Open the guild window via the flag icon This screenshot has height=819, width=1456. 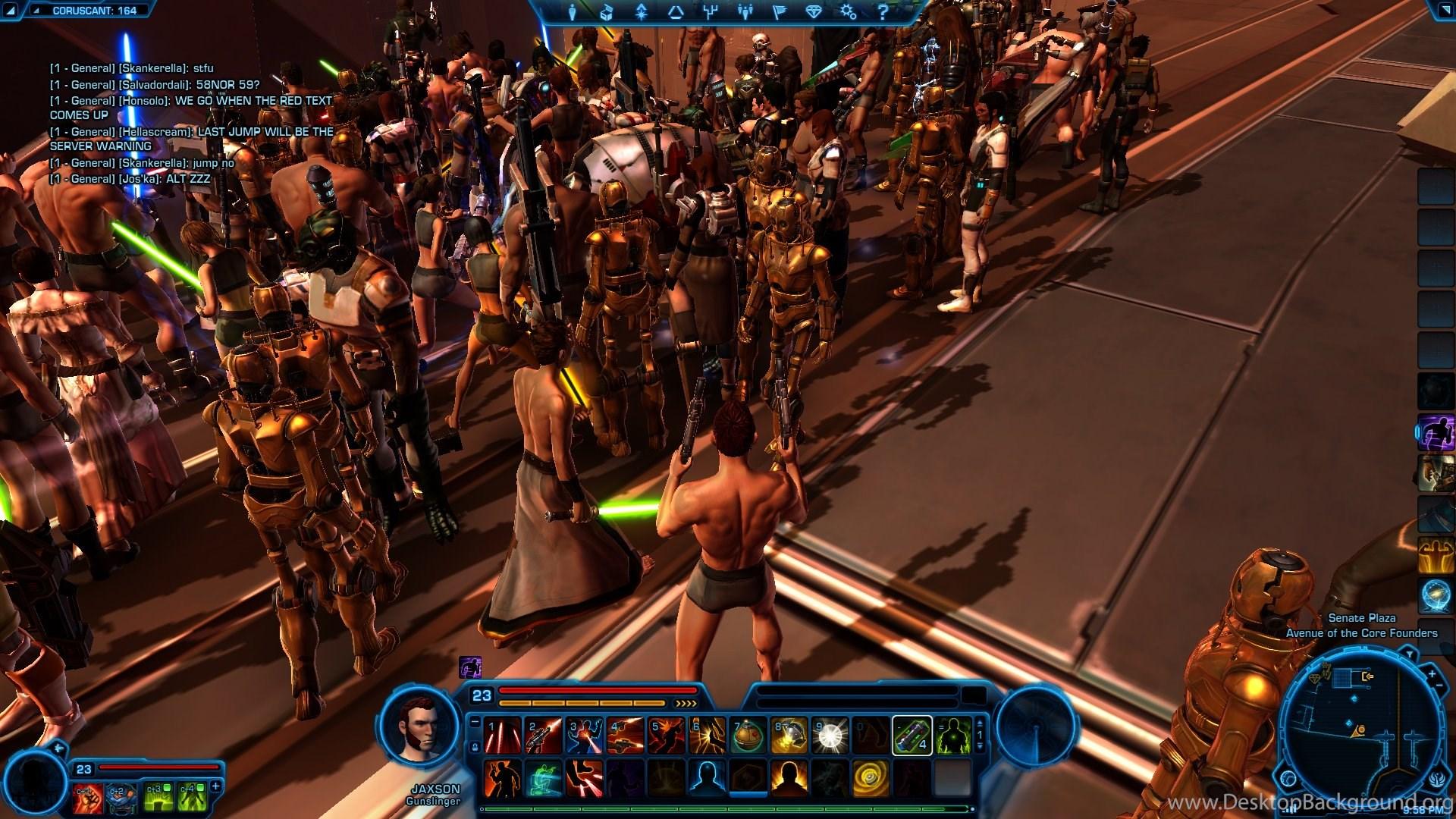click(x=780, y=12)
